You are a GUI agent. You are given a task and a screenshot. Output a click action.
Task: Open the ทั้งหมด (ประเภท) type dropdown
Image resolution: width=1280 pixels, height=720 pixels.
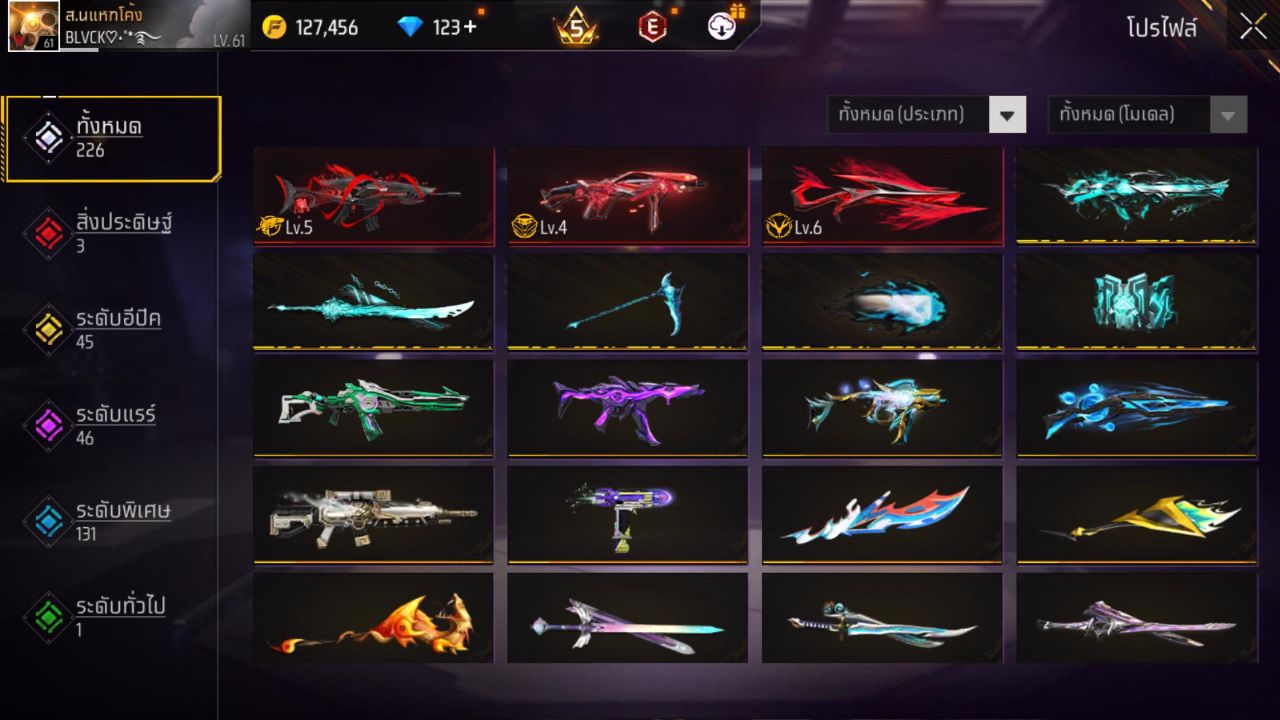click(x=925, y=114)
